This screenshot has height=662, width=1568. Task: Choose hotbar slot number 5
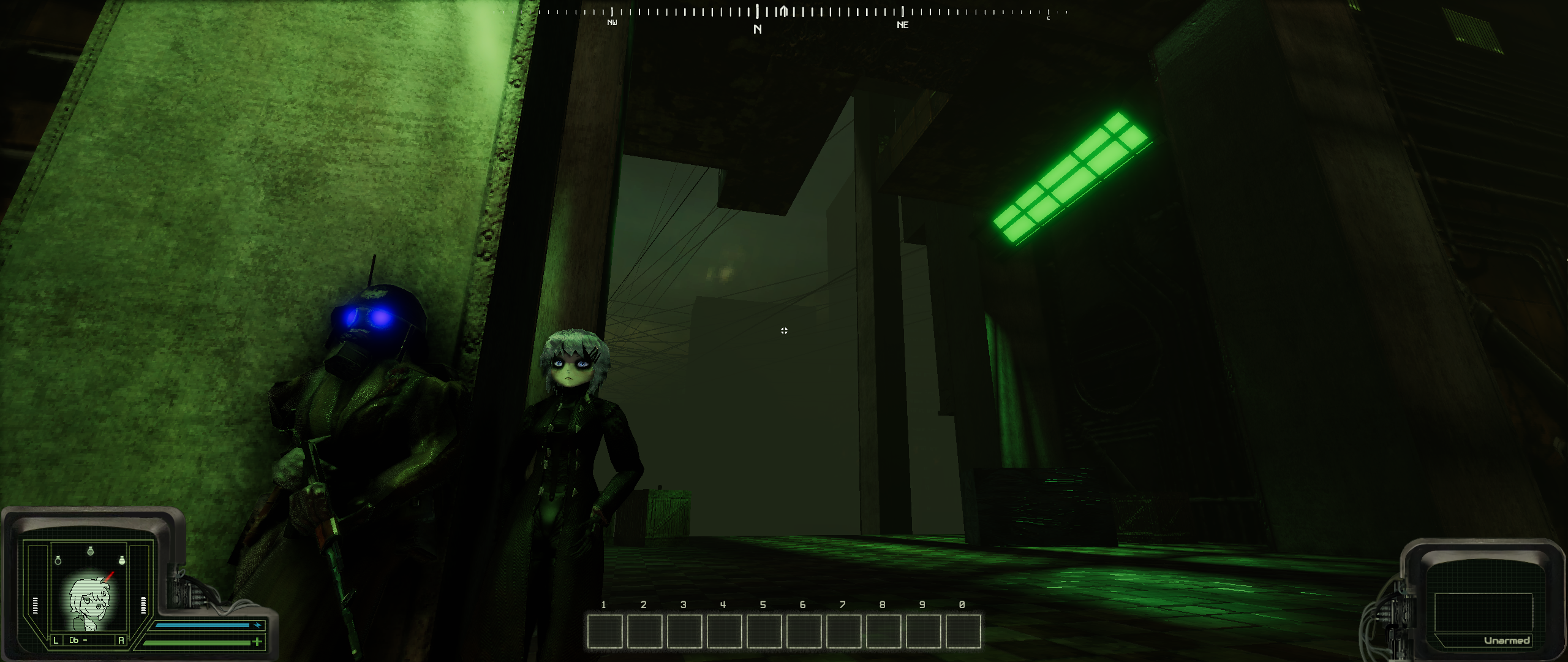coord(764,632)
